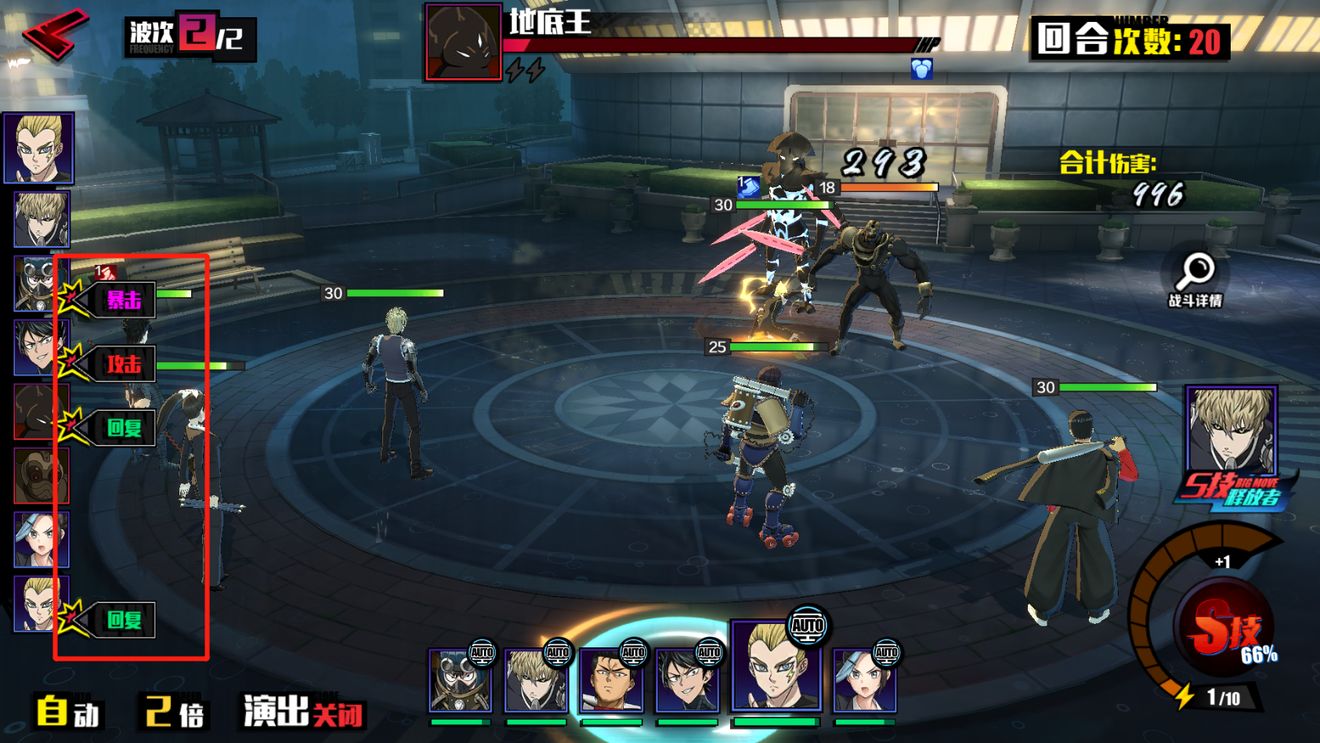Change battle speed with the 2倍 button

(174, 712)
